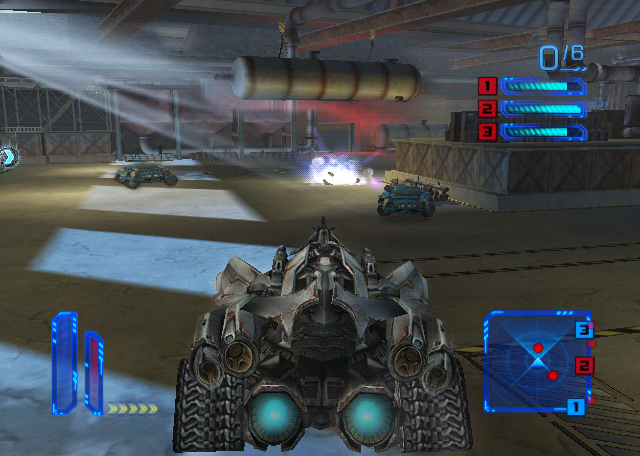
Task: Select the red 3 enemy tracker icon
Action: click(x=488, y=131)
